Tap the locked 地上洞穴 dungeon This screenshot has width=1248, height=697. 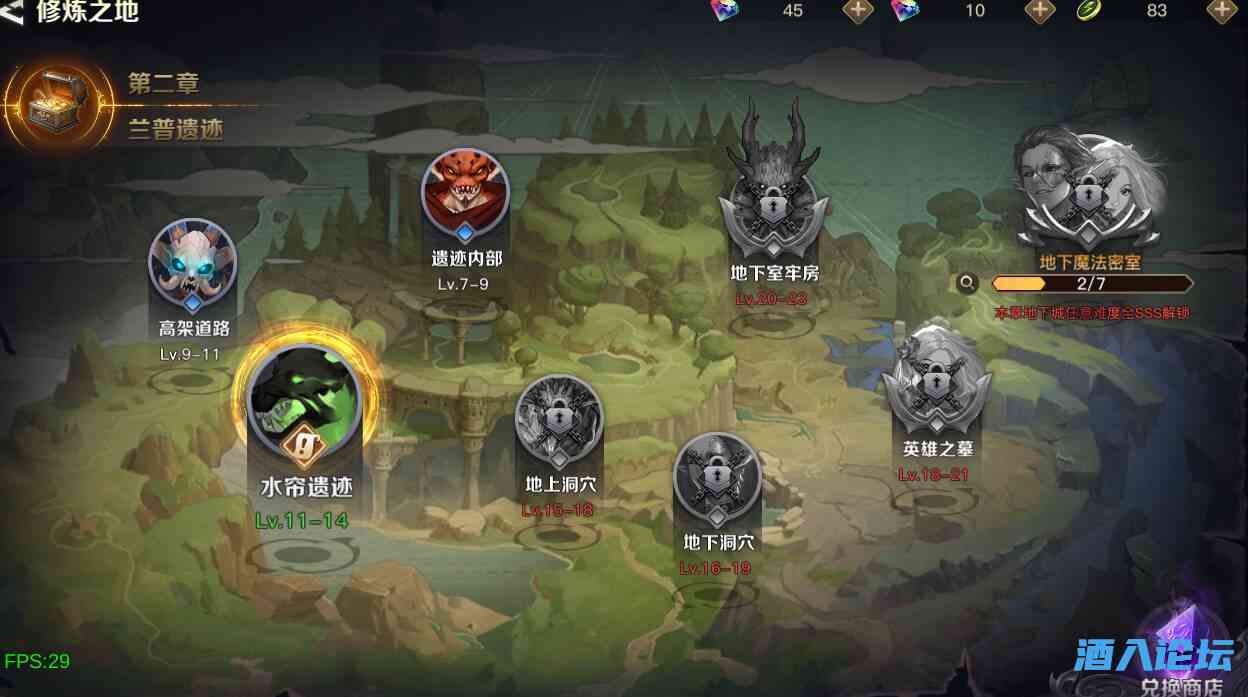[559, 422]
